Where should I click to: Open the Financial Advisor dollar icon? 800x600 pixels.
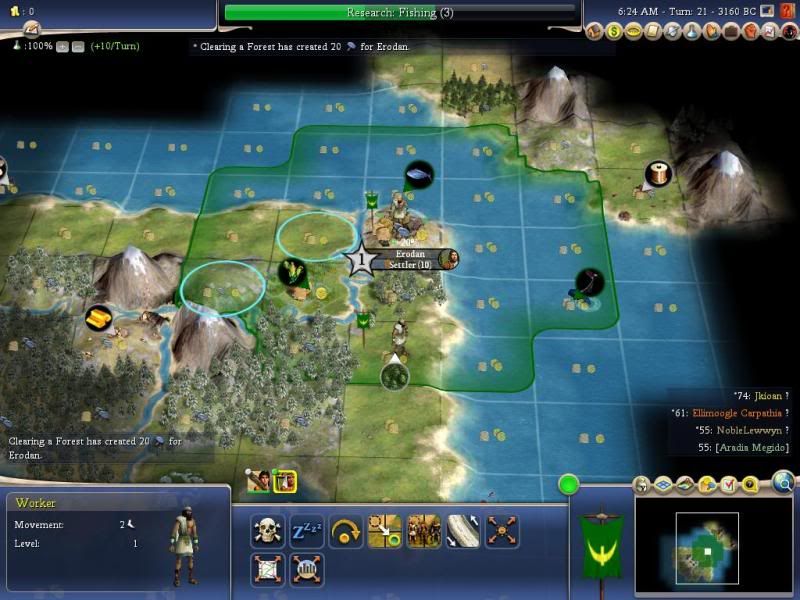point(614,32)
